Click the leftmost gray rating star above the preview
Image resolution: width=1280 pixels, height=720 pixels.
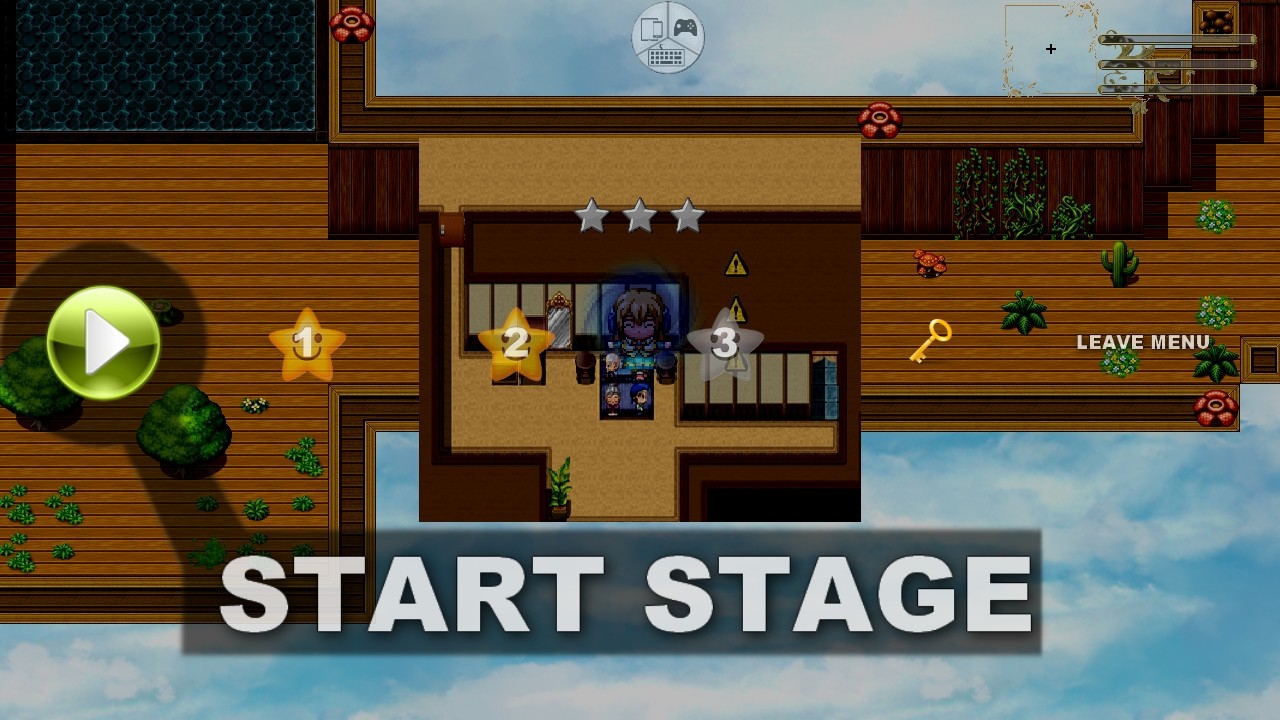click(590, 214)
